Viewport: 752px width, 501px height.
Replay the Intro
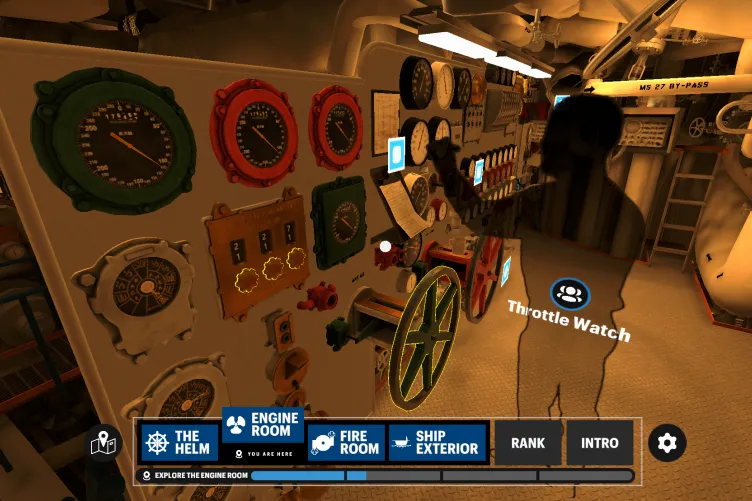(x=600, y=443)
